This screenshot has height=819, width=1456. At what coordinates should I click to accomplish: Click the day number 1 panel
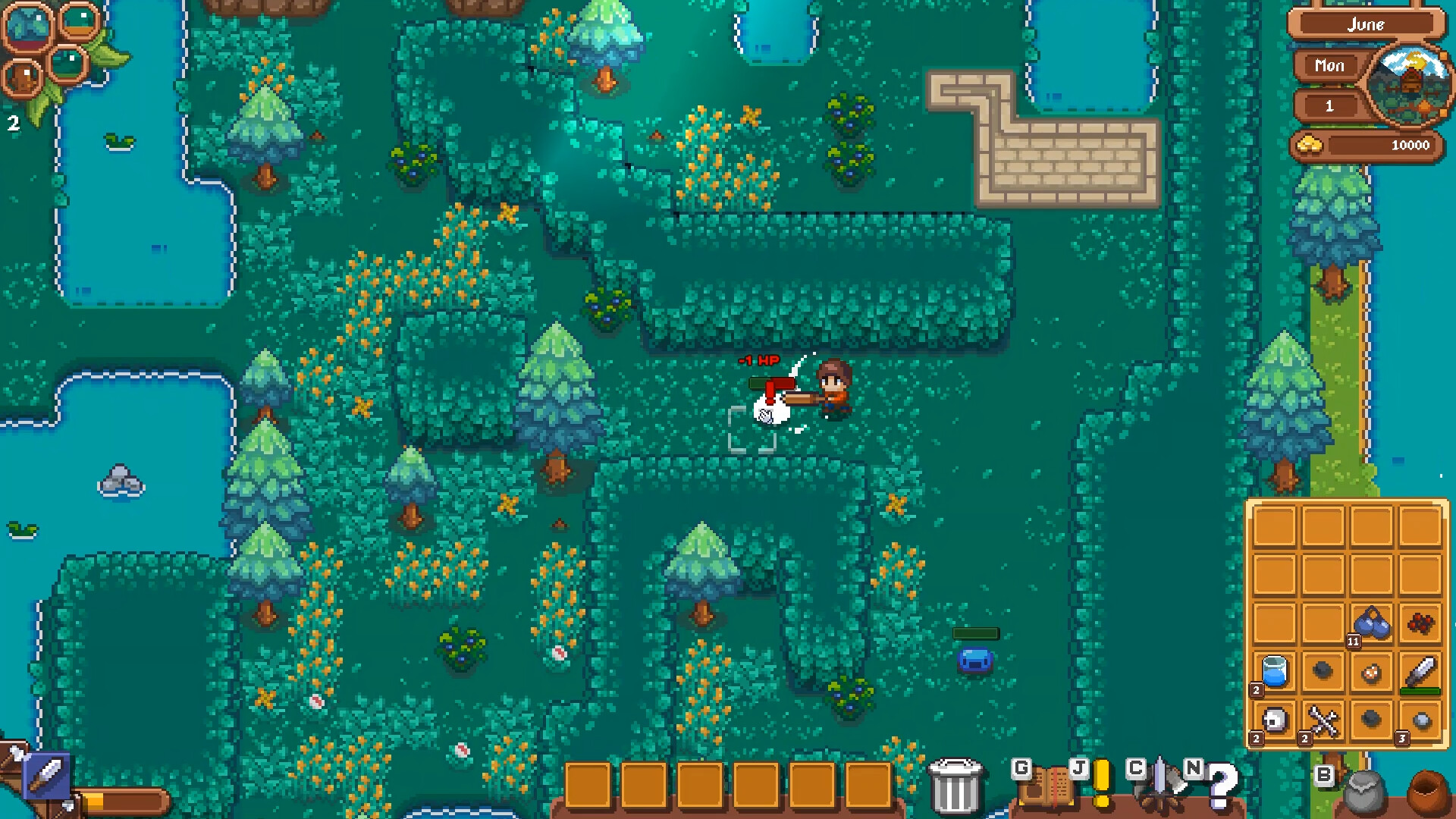click(x=1329, y=106)
